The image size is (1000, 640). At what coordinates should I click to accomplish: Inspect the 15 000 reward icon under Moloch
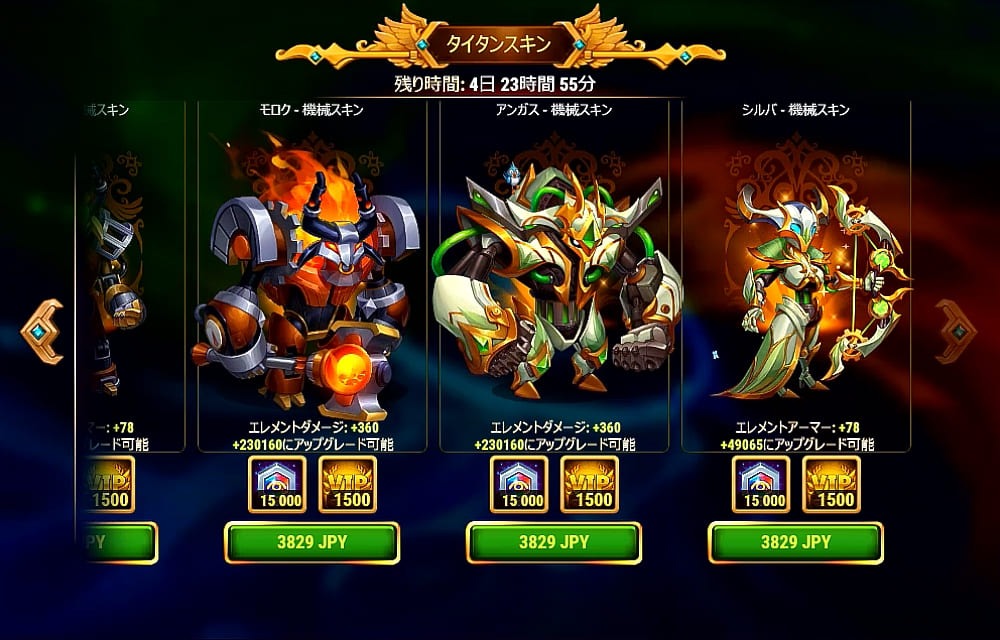277,484
